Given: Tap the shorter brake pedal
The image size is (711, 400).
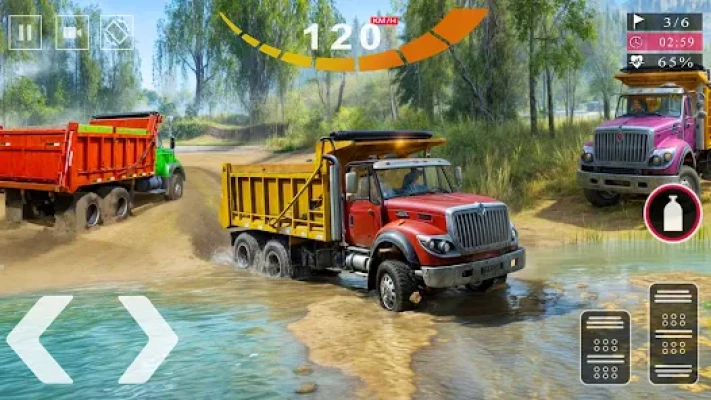Looking at the screenshot, I should click(x=605, y=347).
